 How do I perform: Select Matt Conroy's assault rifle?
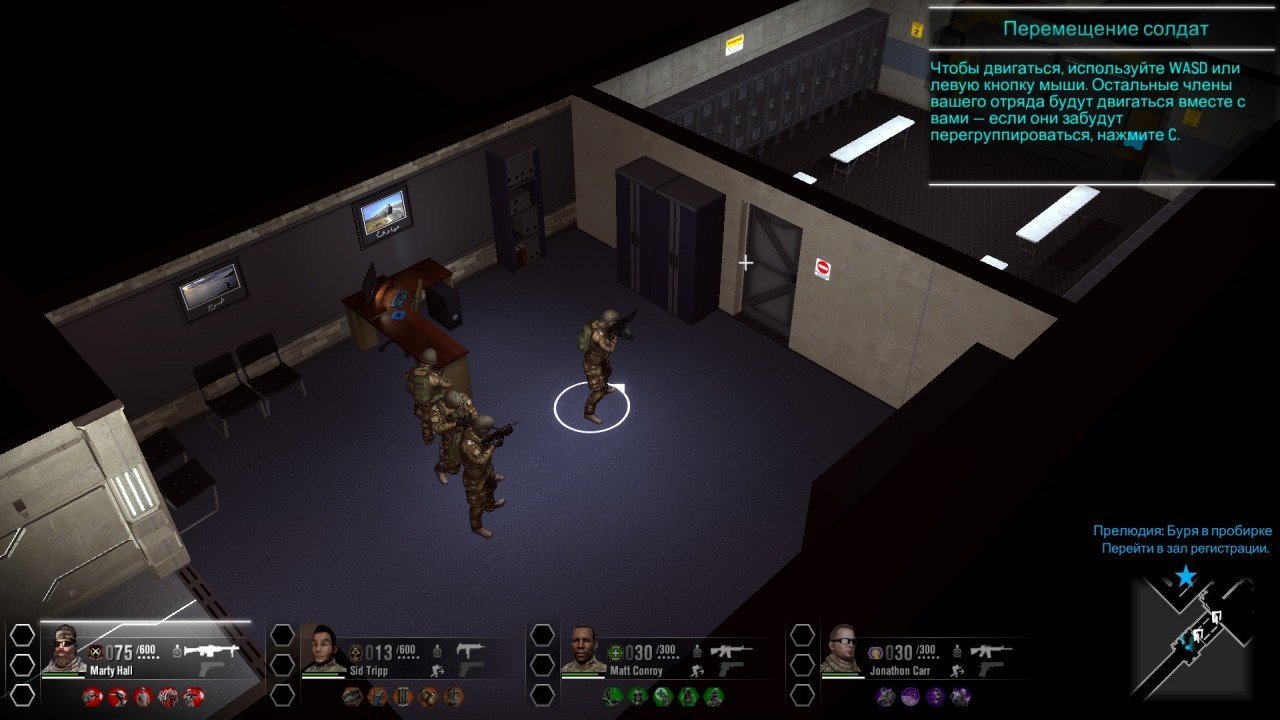pyautogui.click(x=731, y=651)
